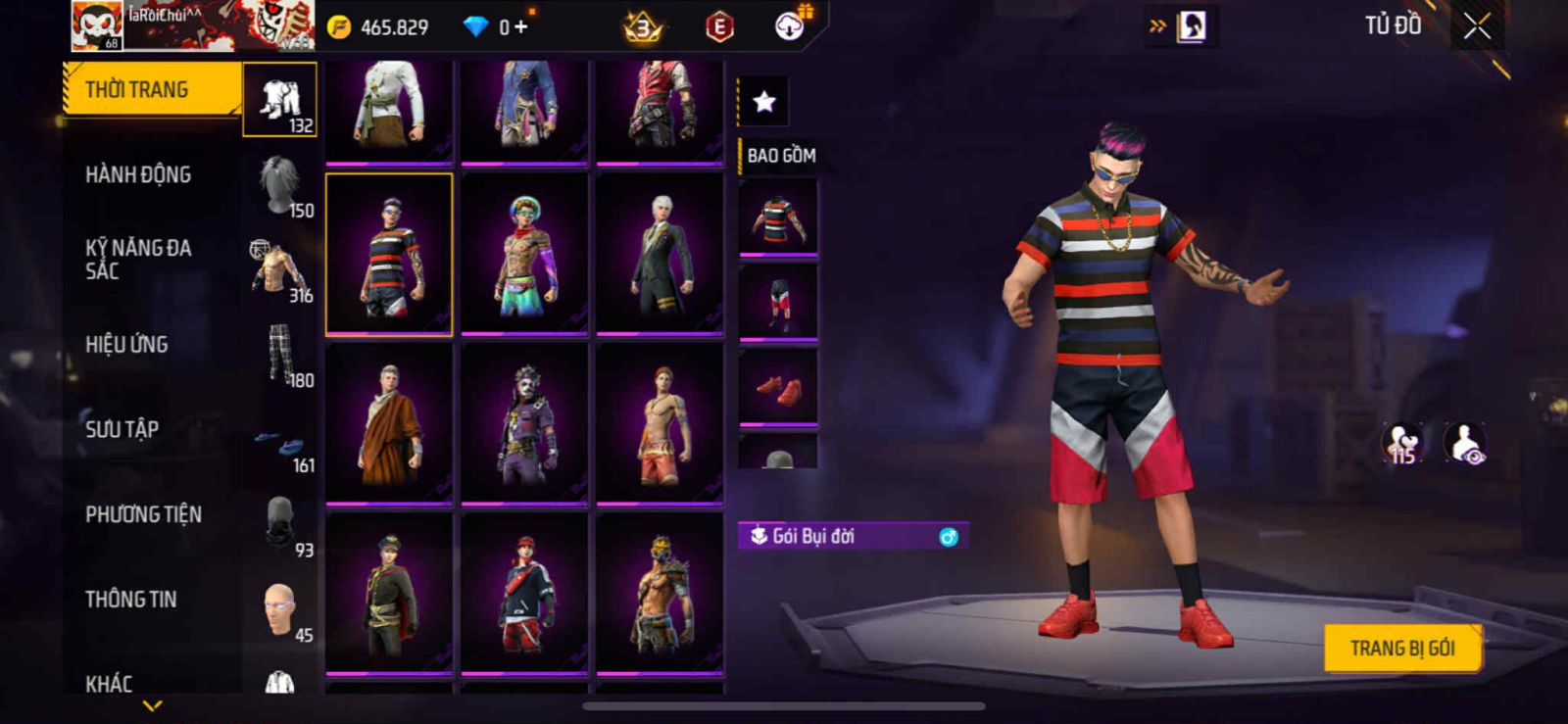Screen dimensions: 1568x724
Task: Open the Sưu Tập tab
Action: click(x=122, y=429)
